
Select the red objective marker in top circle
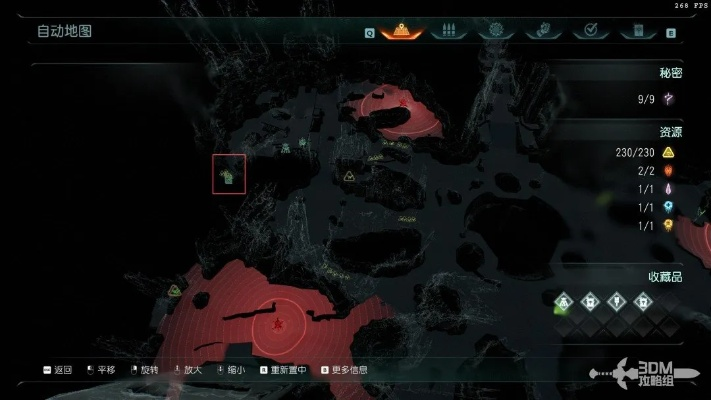coord(403,102)
